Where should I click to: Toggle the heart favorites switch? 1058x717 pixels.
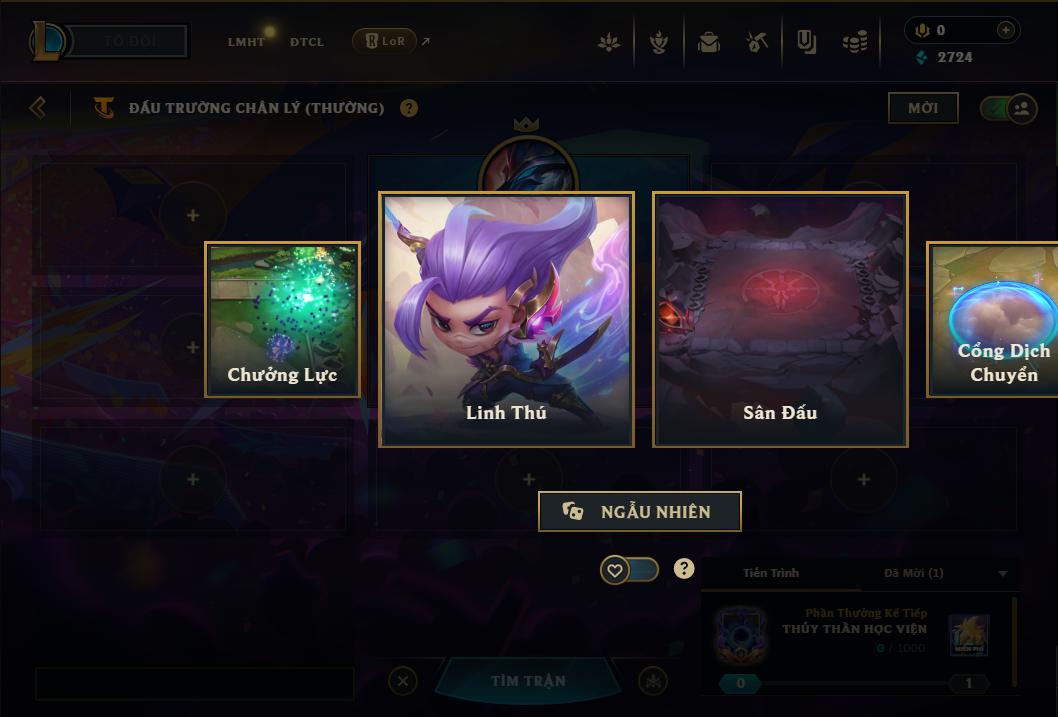pyautogui.click(x=629, y=570)
